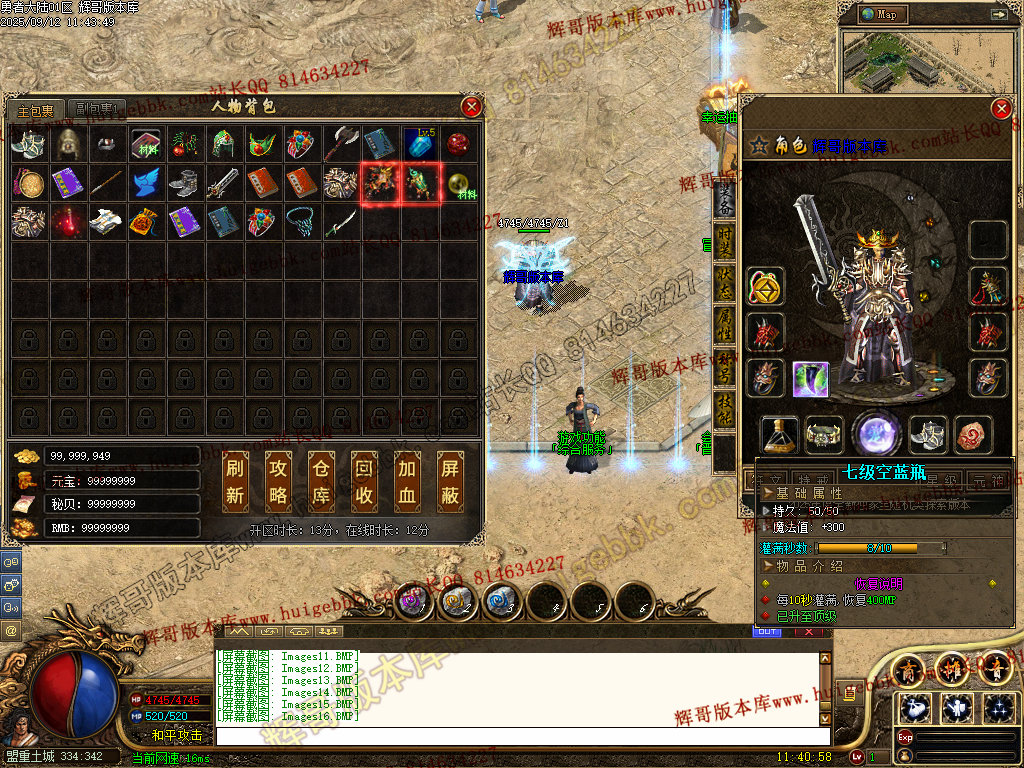This screenshot has height=768, width=1024.
Task: Click the 刷新 refresh button
Action: [236, 481]
